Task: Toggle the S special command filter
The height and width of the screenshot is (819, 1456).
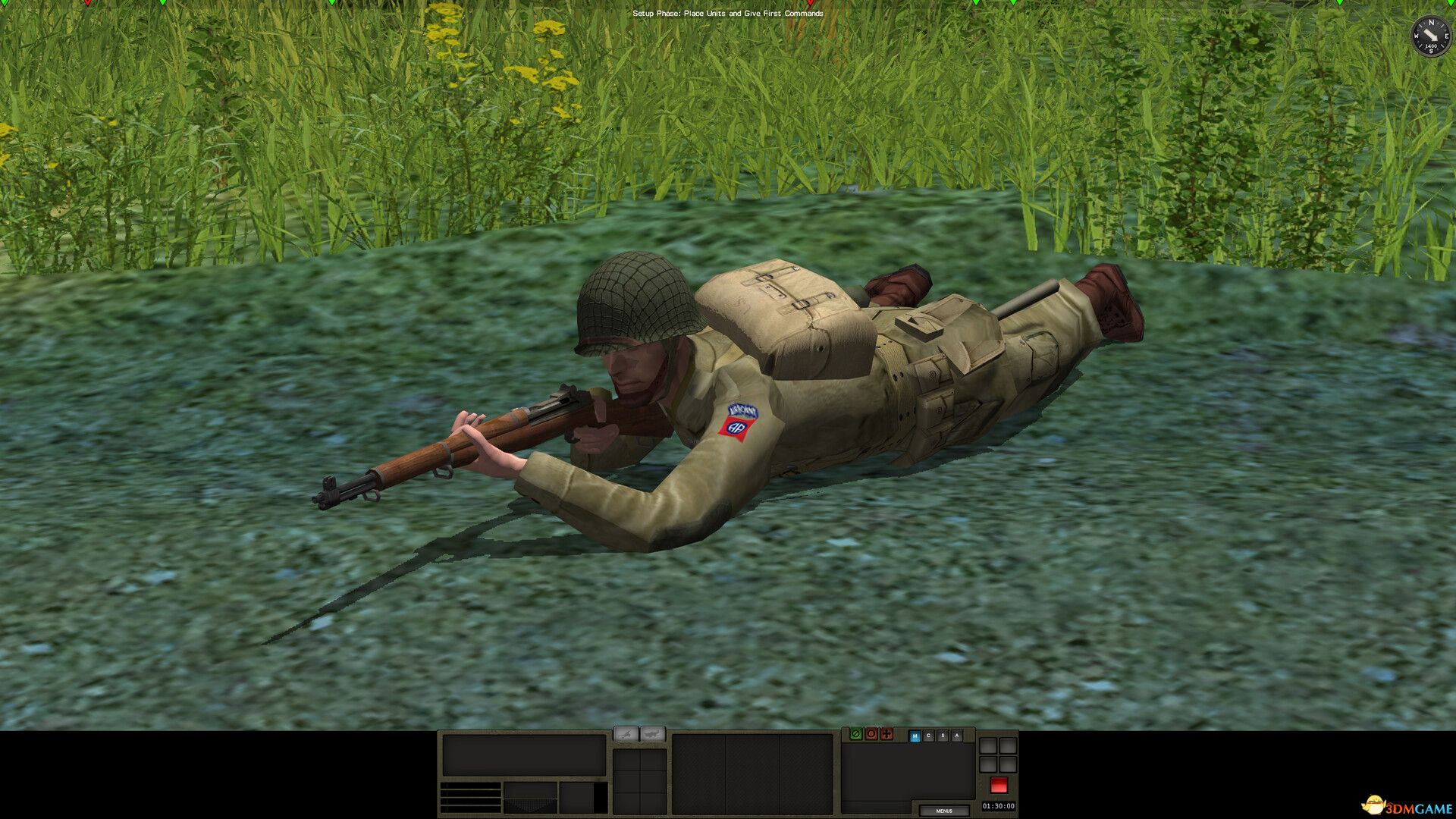Action: [943, 735]
